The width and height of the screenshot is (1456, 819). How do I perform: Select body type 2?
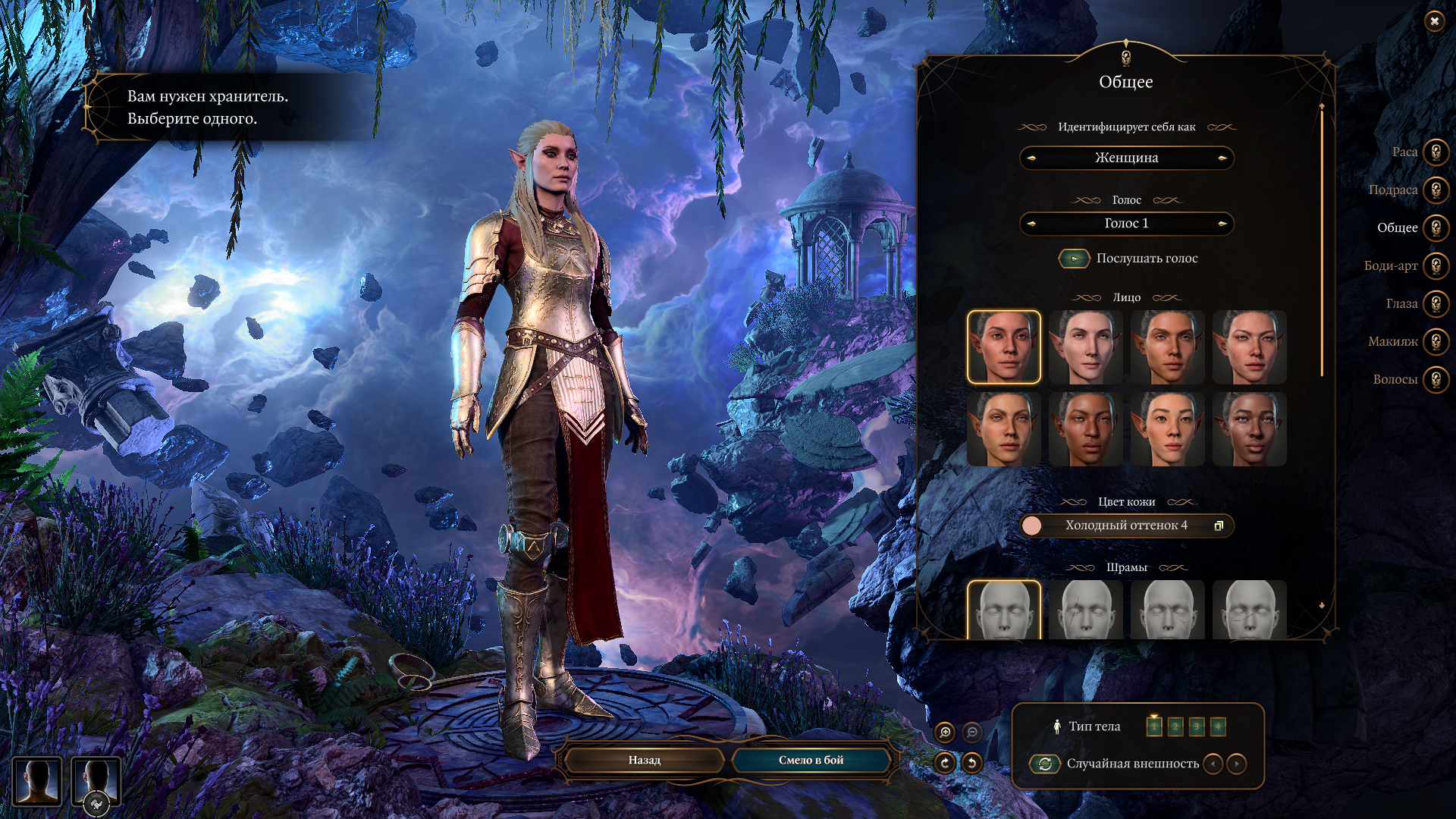pyautogui.click(x=1175, y=726)
